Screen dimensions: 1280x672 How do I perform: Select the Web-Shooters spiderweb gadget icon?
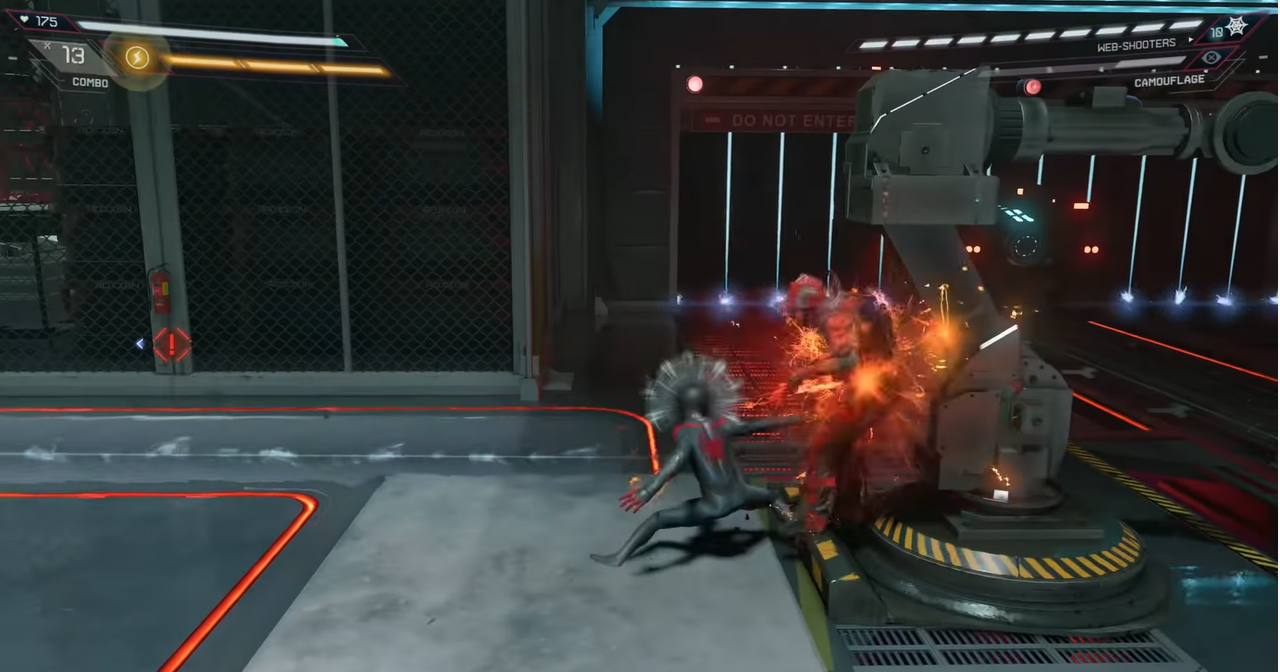point(1236,27)
